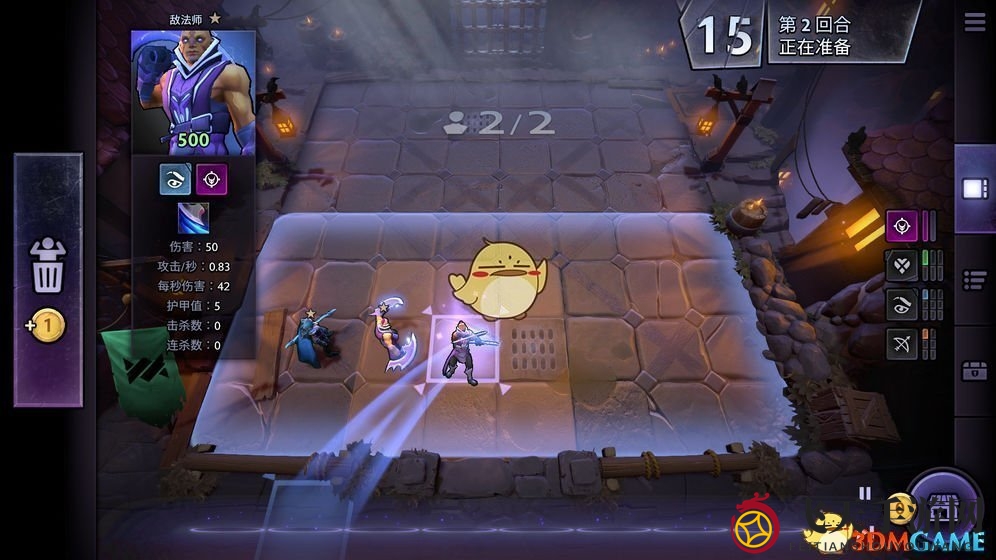Open the treasure chest tab
The image size is (996, 560).
[974, 370]
